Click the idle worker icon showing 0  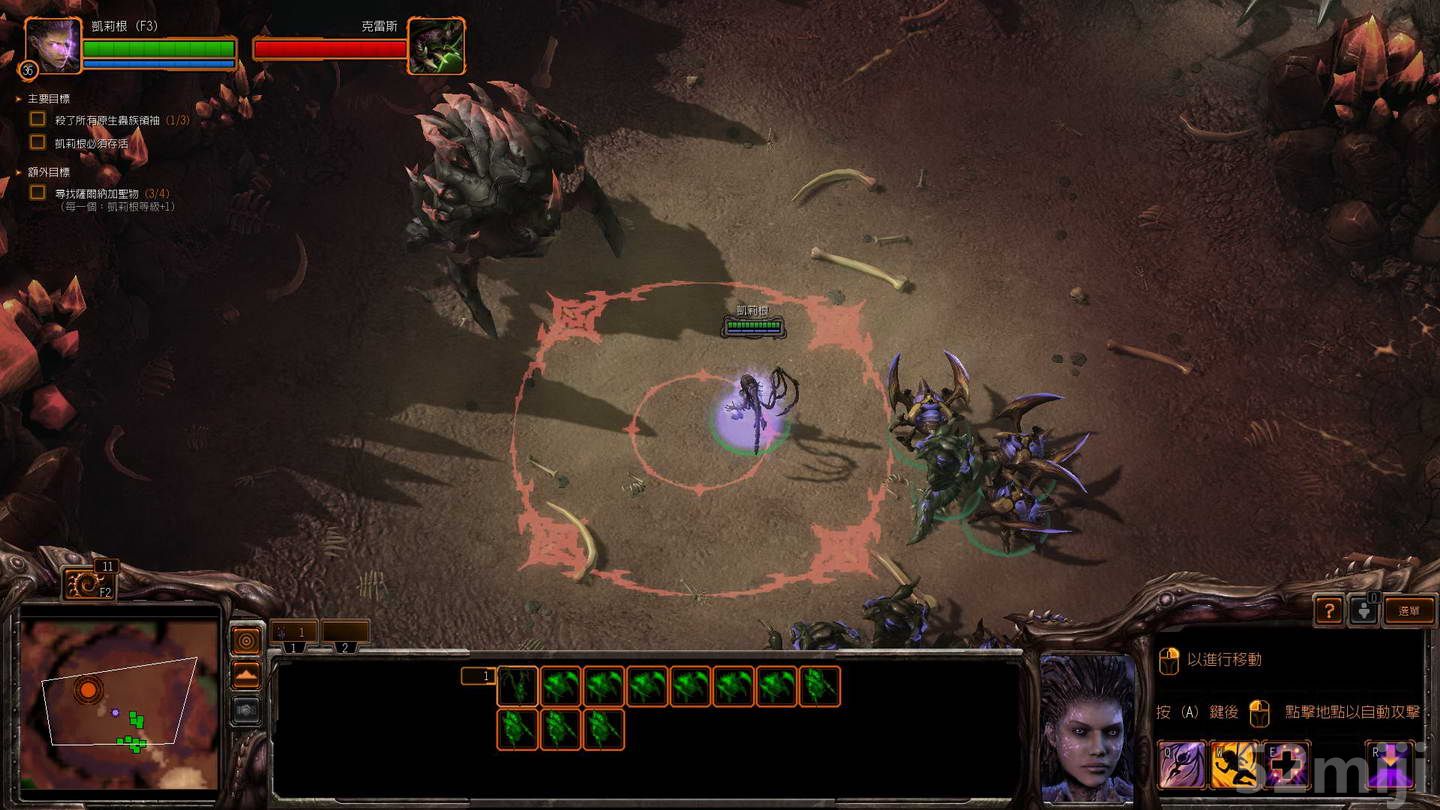[x=1364, y=612]
